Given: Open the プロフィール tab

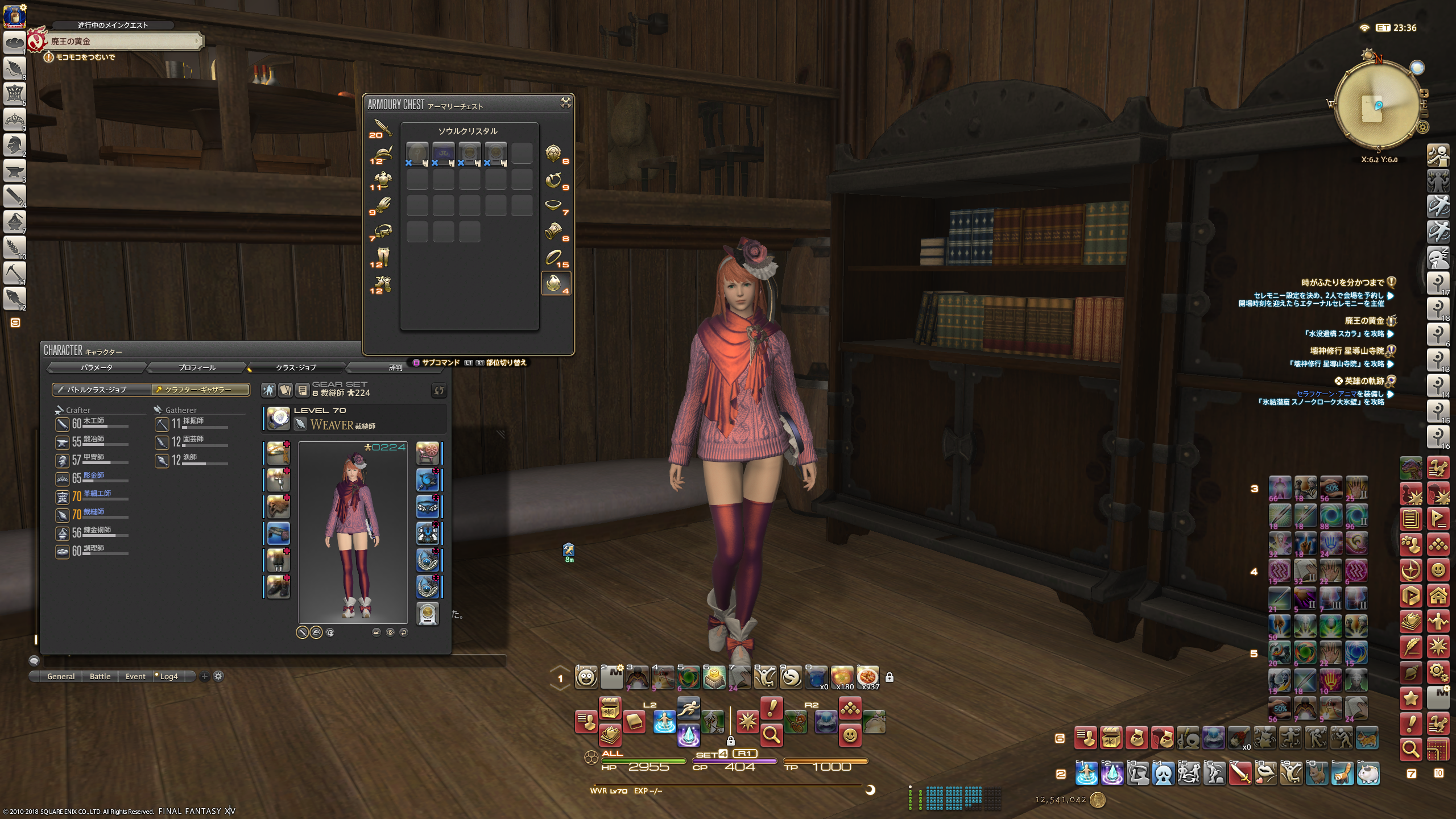Looking at the screenshot, I should pos(197,367).
